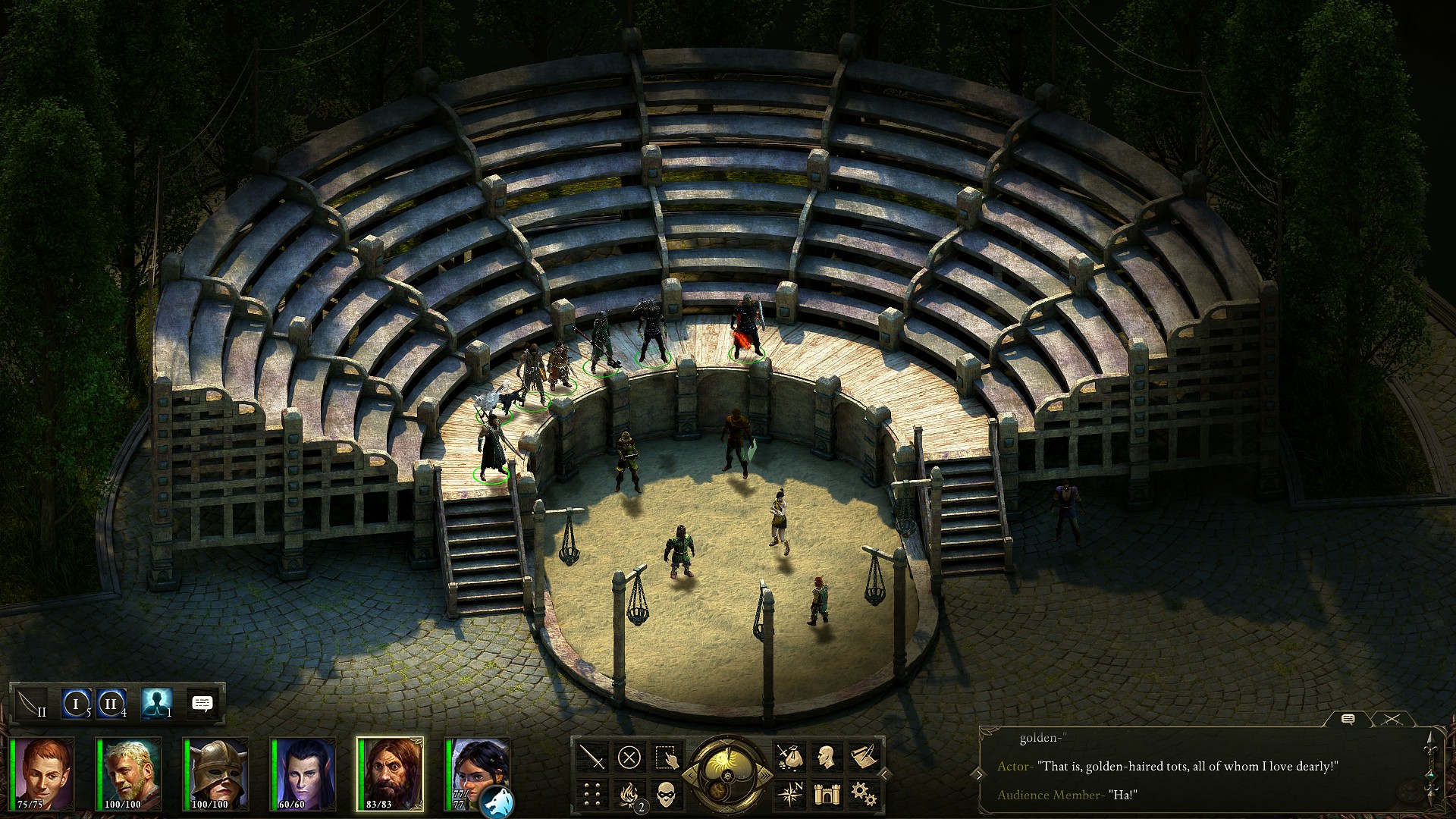Switch to the bow weapon set
The image size is (1456, 819).
[31, 704]
